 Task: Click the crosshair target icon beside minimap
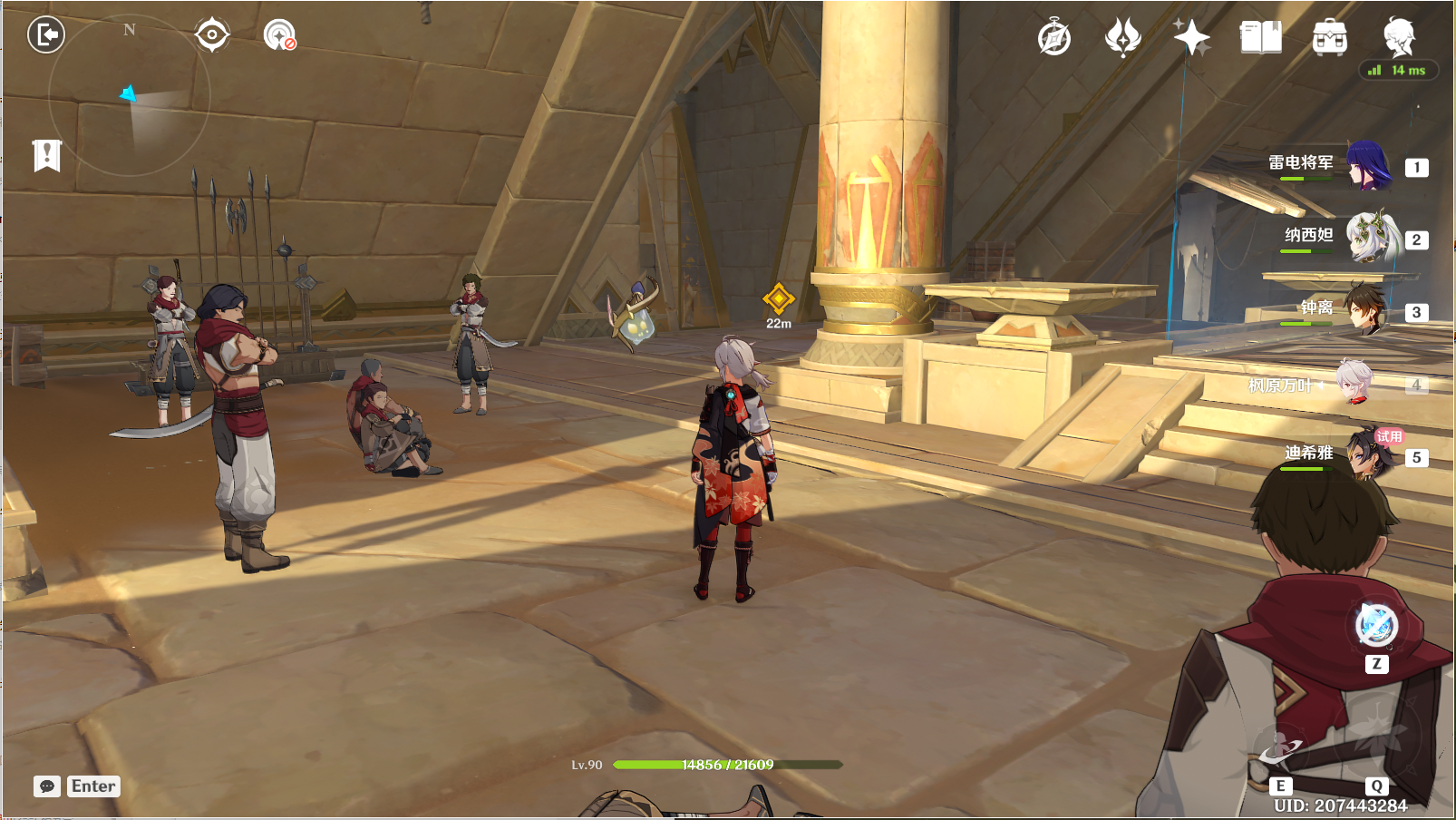pyautogui.click(x=212, y=35)
